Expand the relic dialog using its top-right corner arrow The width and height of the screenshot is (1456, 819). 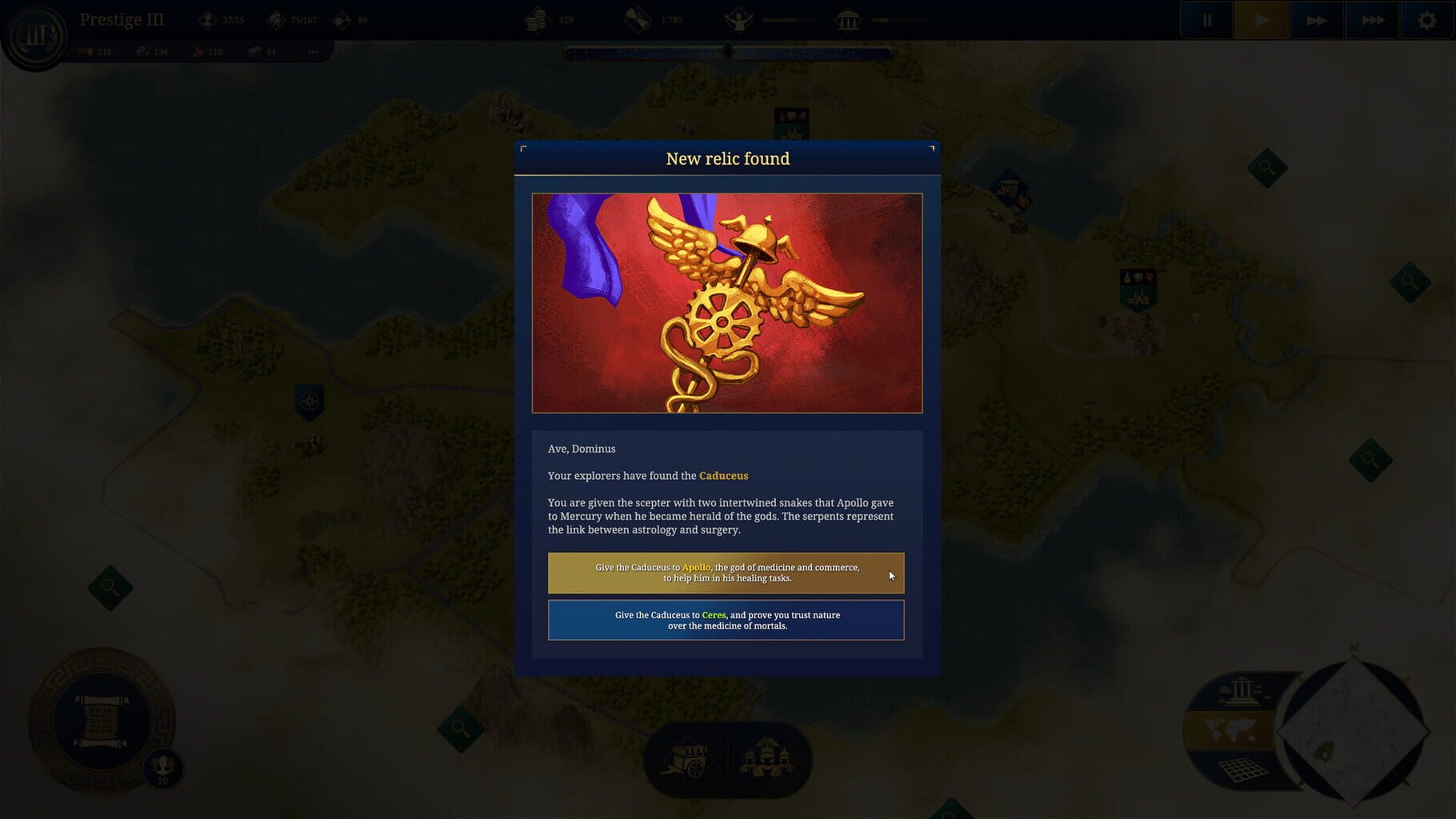pos(930,148)
